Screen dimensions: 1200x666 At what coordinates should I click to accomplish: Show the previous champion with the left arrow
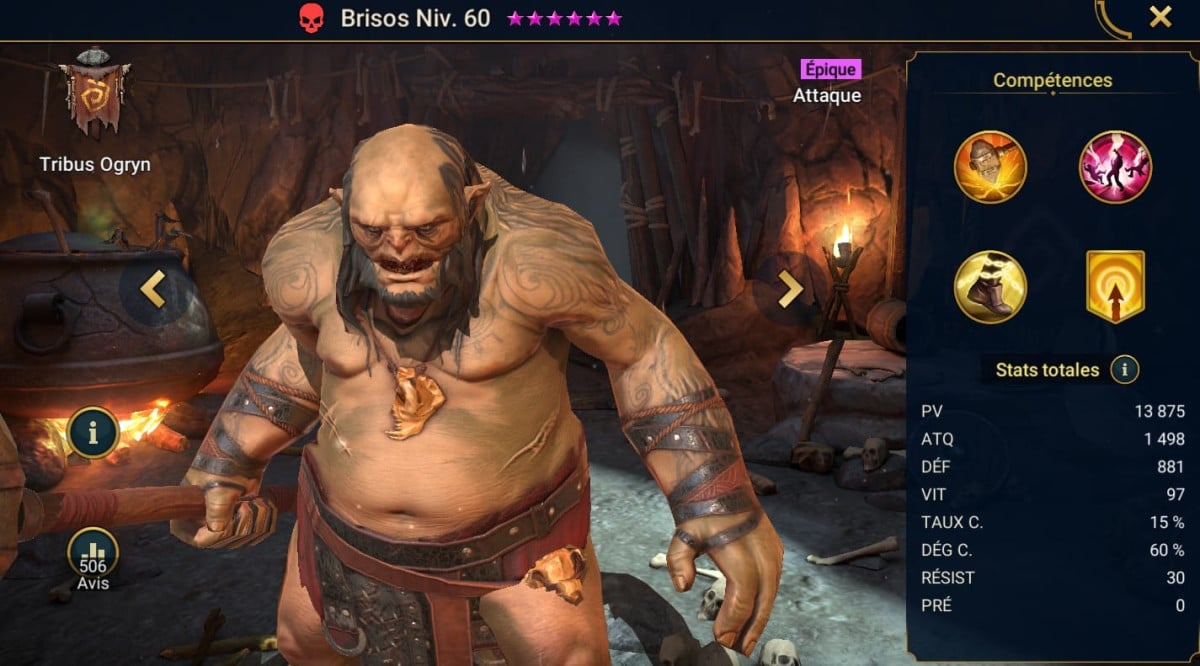pyautogui.click(x=153, y=289)
